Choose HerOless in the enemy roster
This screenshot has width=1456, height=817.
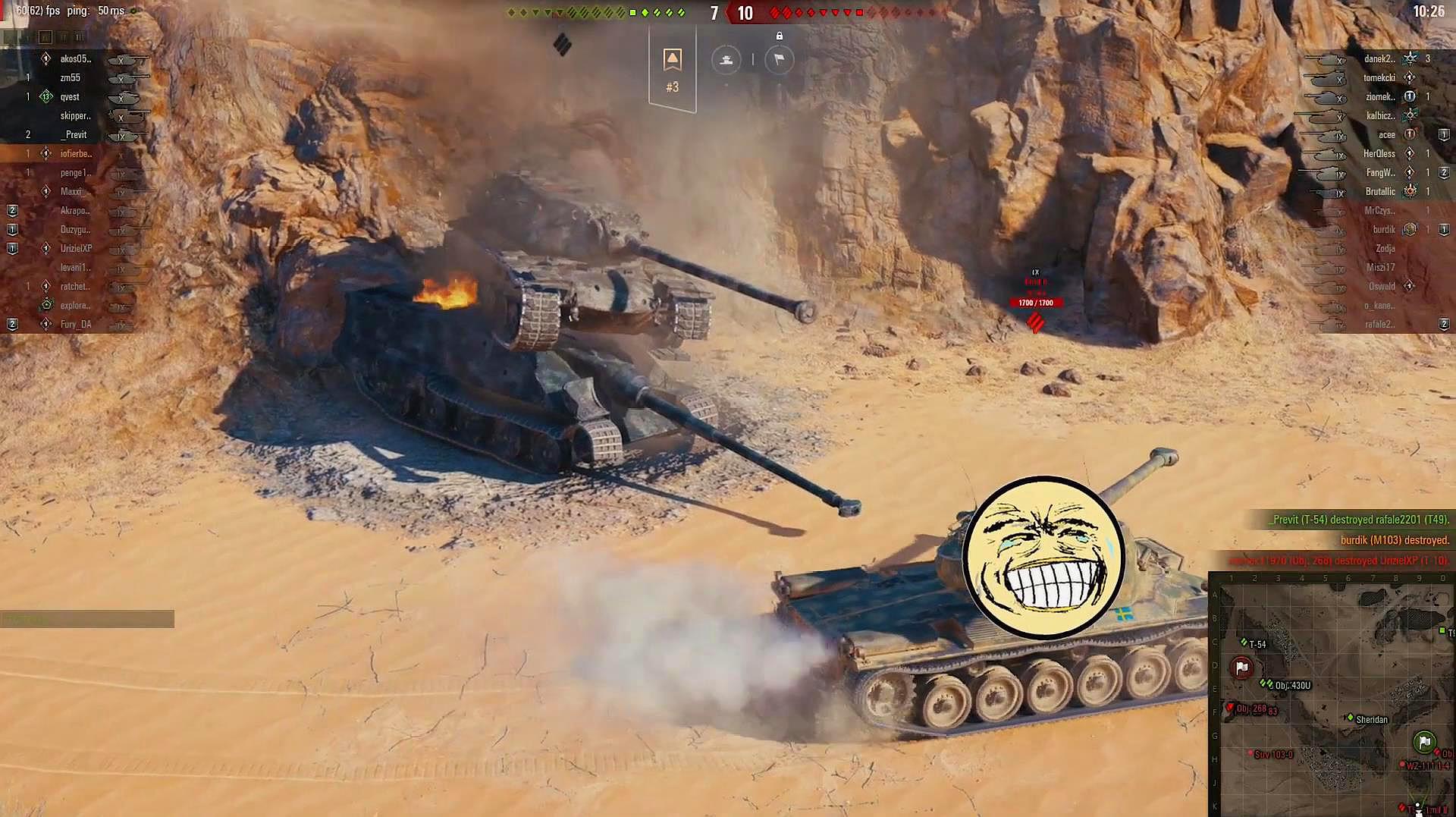[x=1379, y=154]
